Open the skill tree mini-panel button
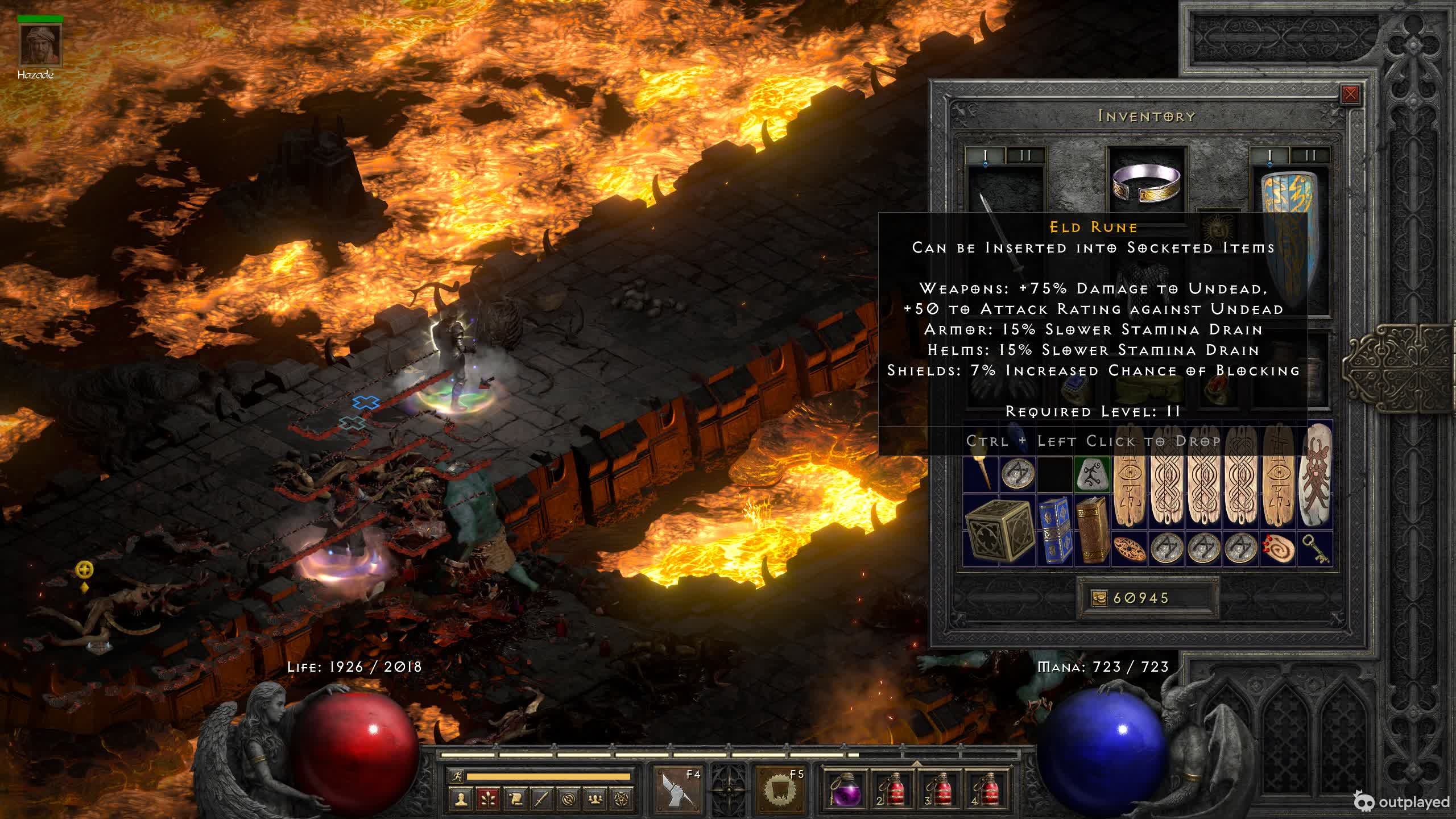Viewport: 1456px width, 819px height. click(x=487, y=800)
